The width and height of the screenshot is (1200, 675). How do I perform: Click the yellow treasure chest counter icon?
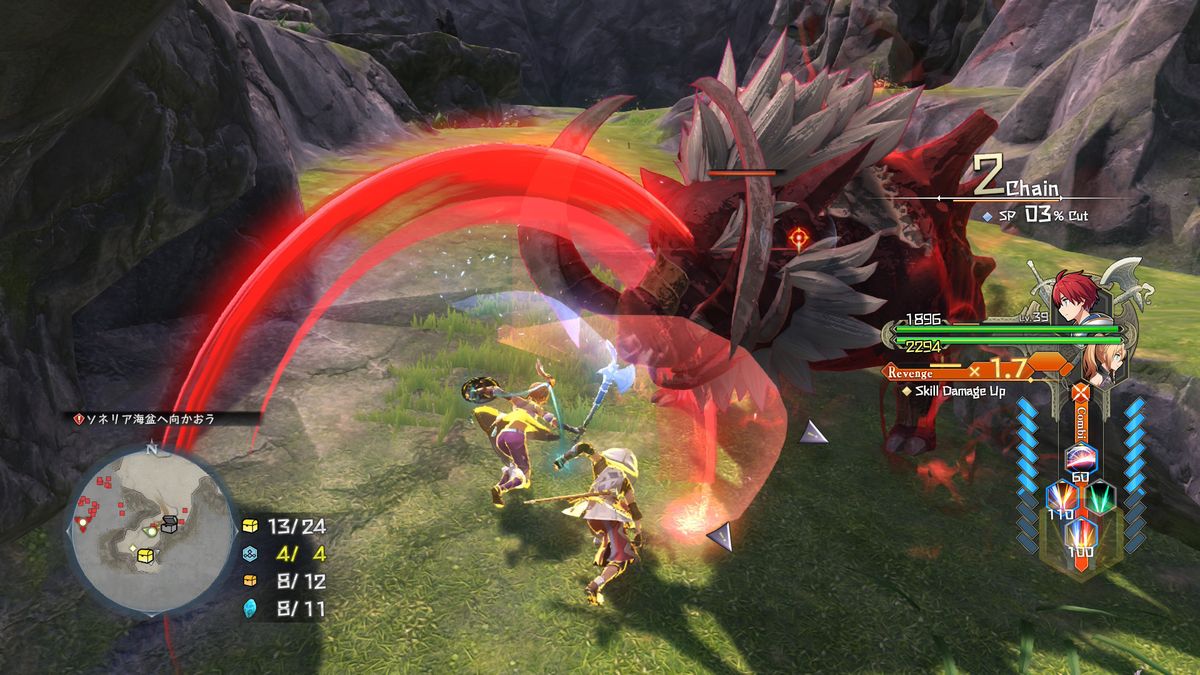(x=250, y=526)
